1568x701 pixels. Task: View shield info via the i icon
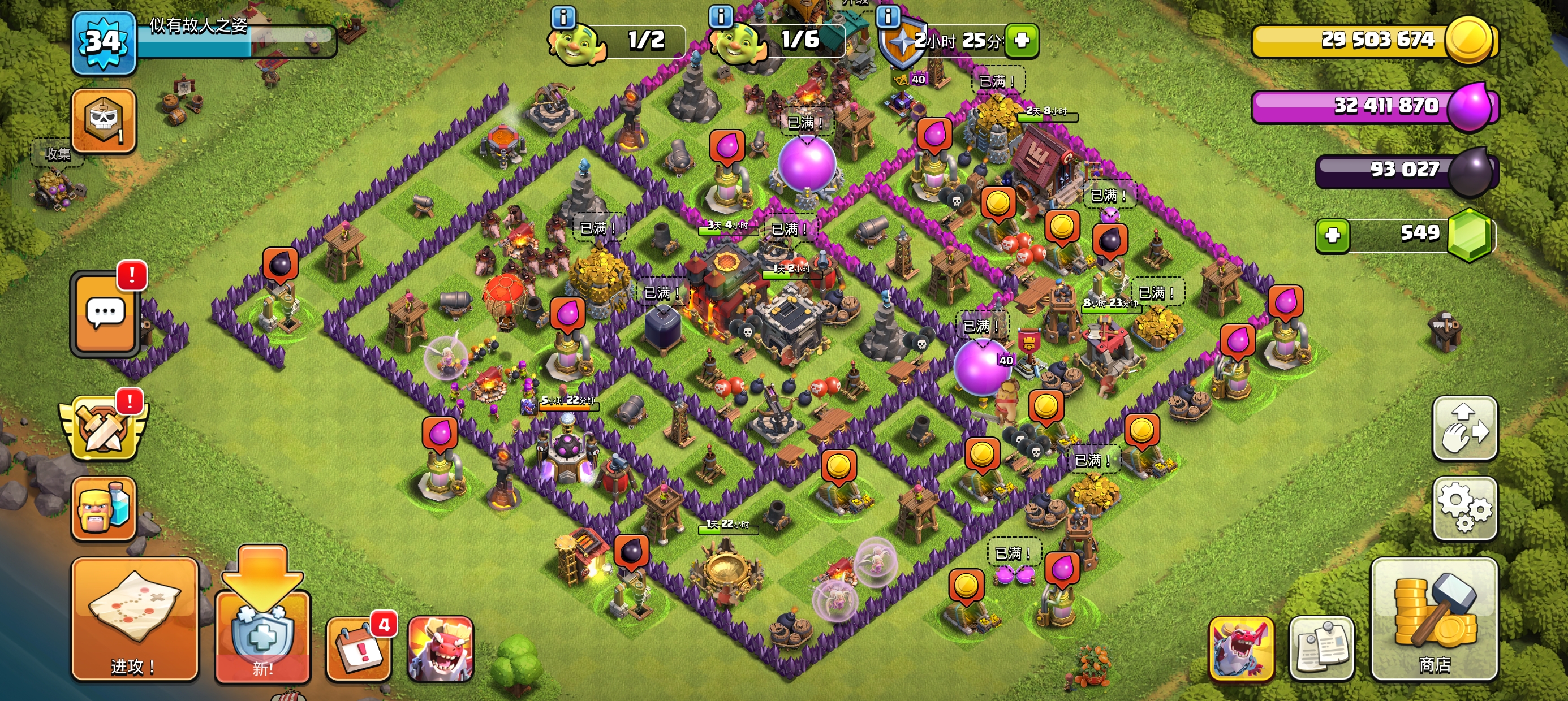(888, 16)
